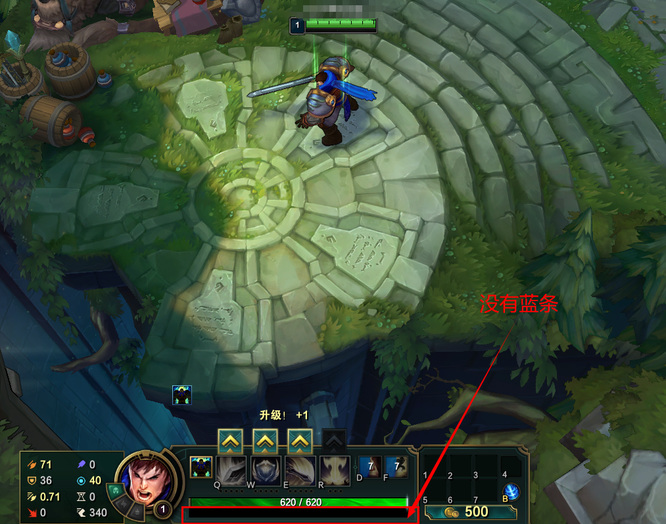The image size is (666, 524).
Task: Level up the W ability with its arrow
Action: coord(265,441)
